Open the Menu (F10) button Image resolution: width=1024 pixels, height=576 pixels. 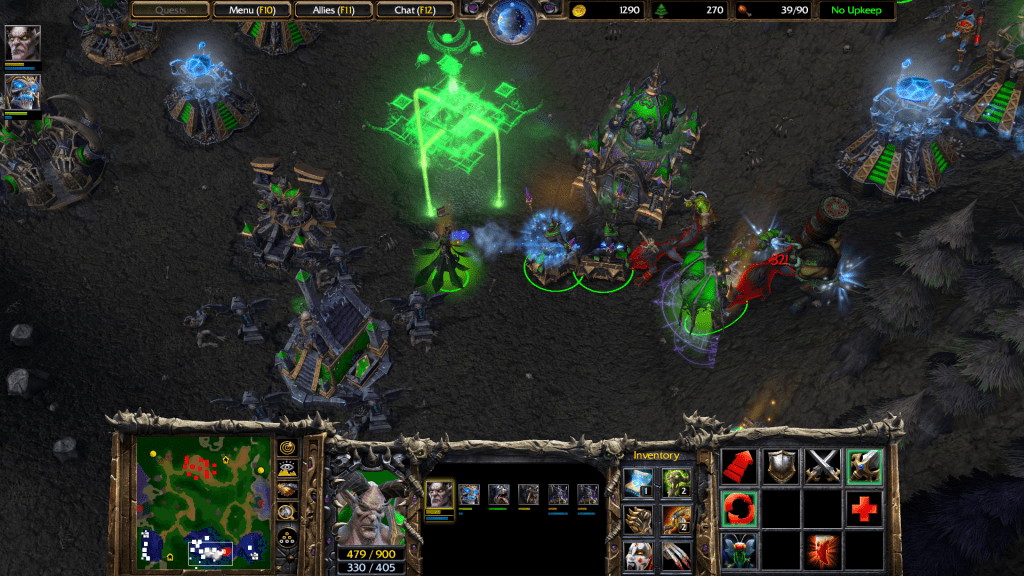click(x=253, y=10)
